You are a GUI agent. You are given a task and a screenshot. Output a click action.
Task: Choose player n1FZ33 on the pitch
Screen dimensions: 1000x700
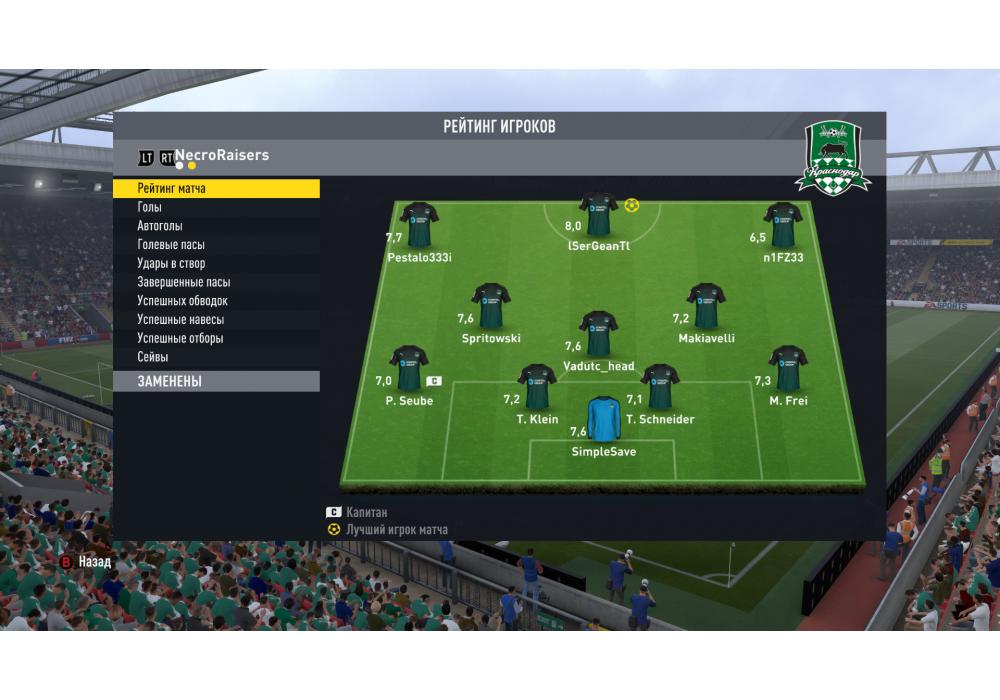[783, 225]
